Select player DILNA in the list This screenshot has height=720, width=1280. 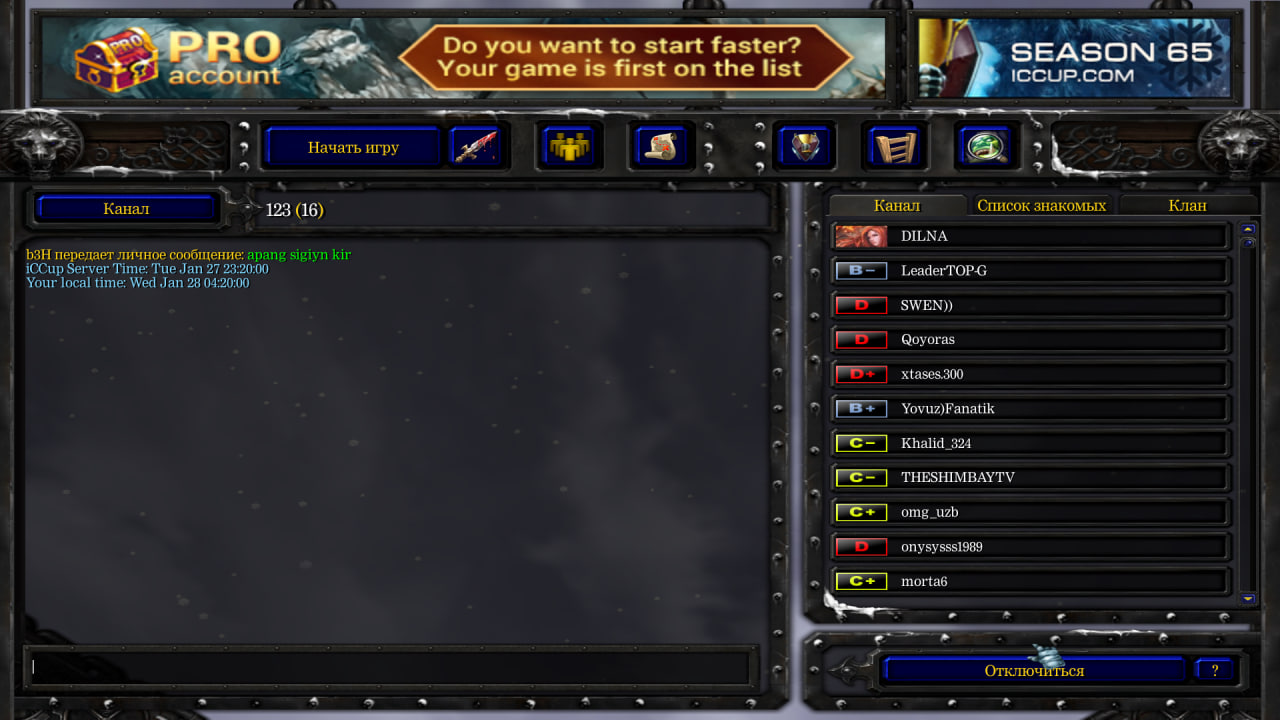[1030, 237]
